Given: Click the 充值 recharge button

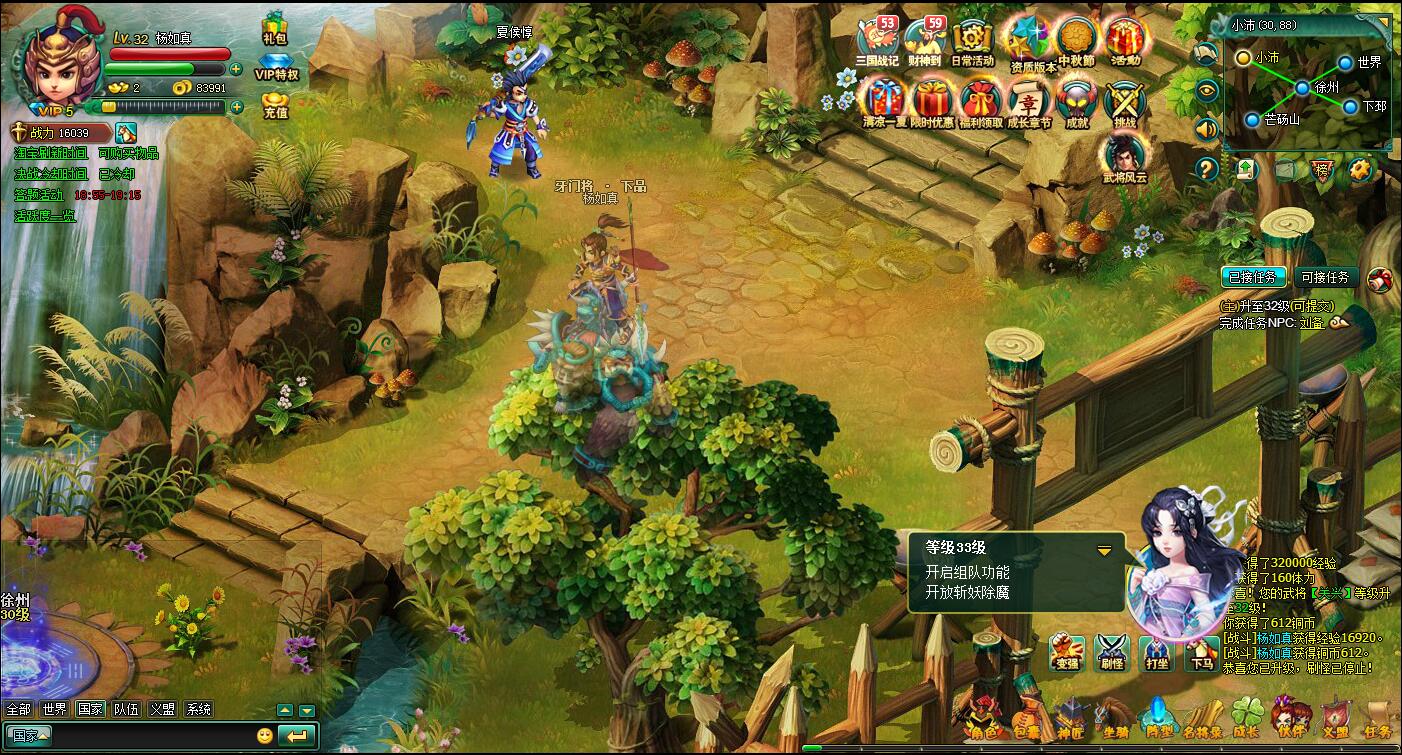Looking at the screenshot, I should pyautogui.click(x=275, y=104).
